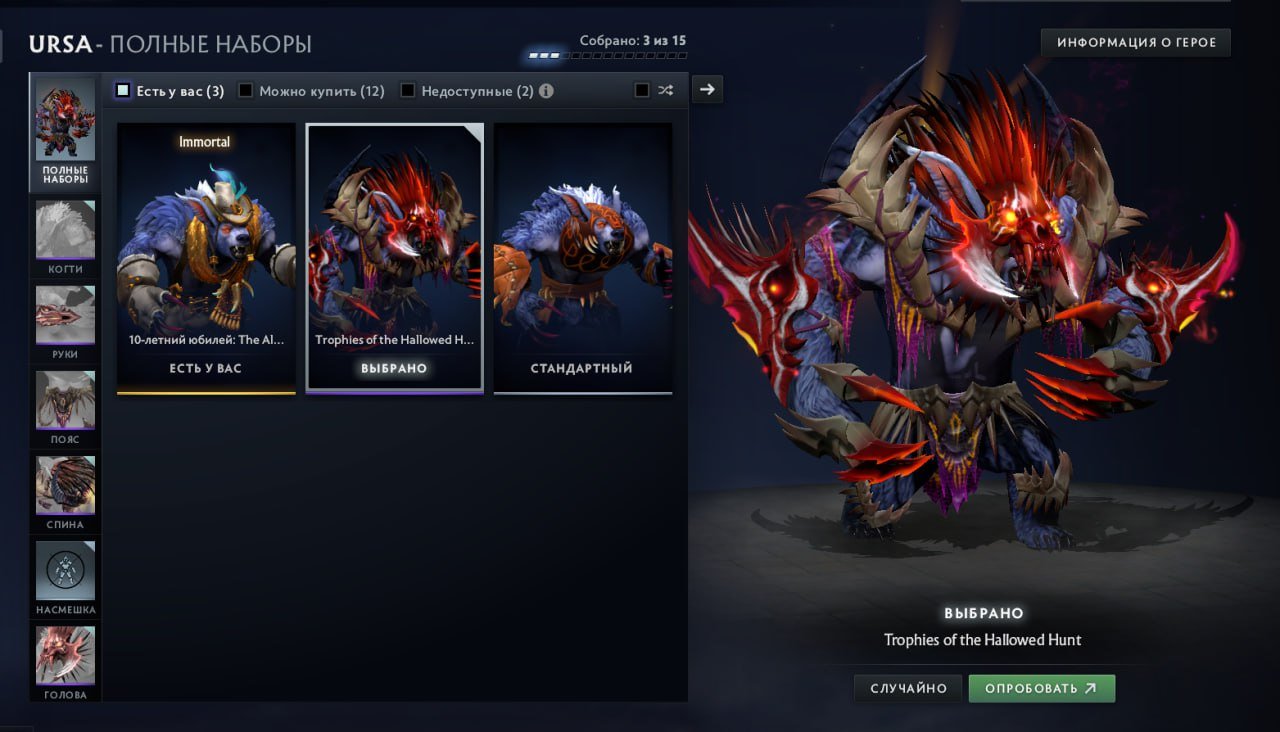Click the info icon next to Недоступные

[x=545, y=89]
